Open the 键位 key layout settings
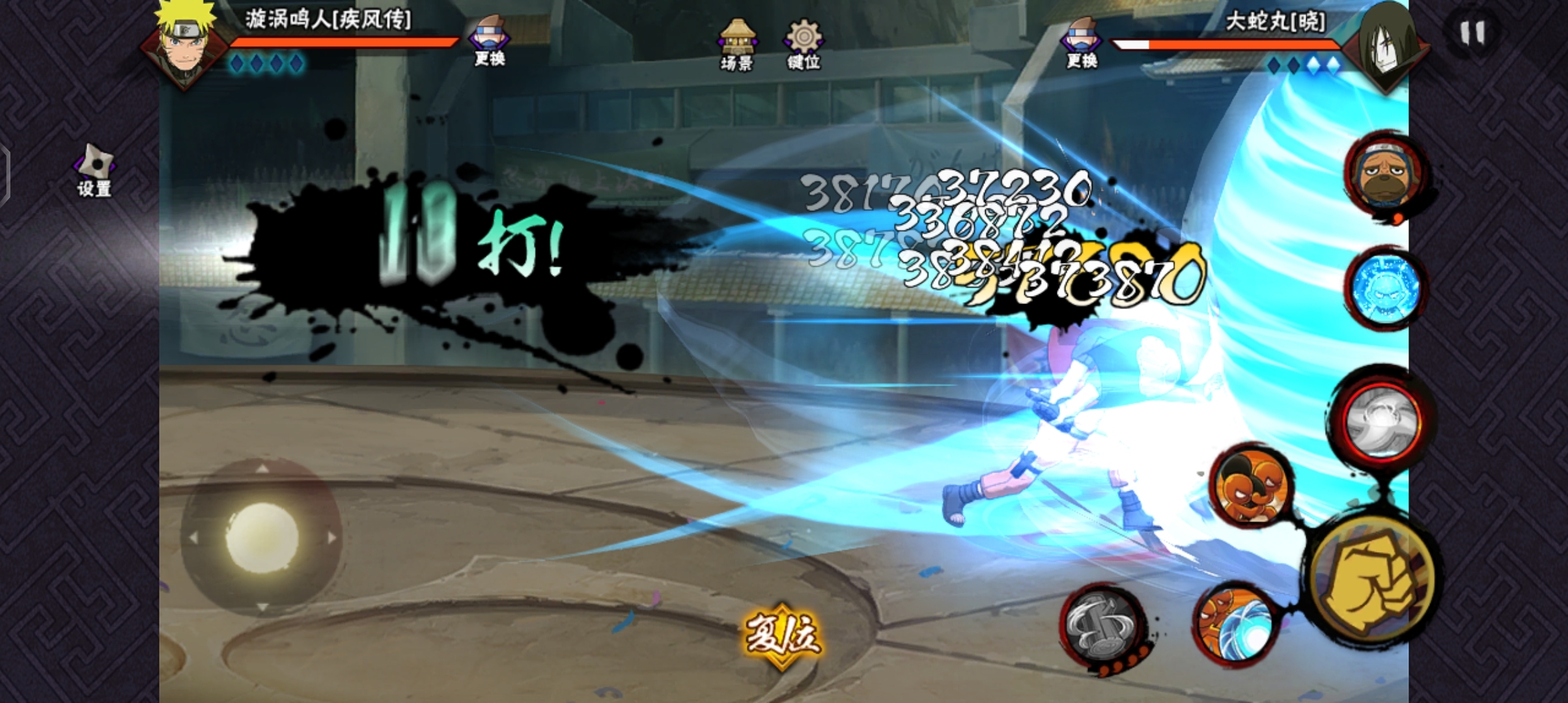Viewport: 1568px width, 703px height. [x=804, y=44]
